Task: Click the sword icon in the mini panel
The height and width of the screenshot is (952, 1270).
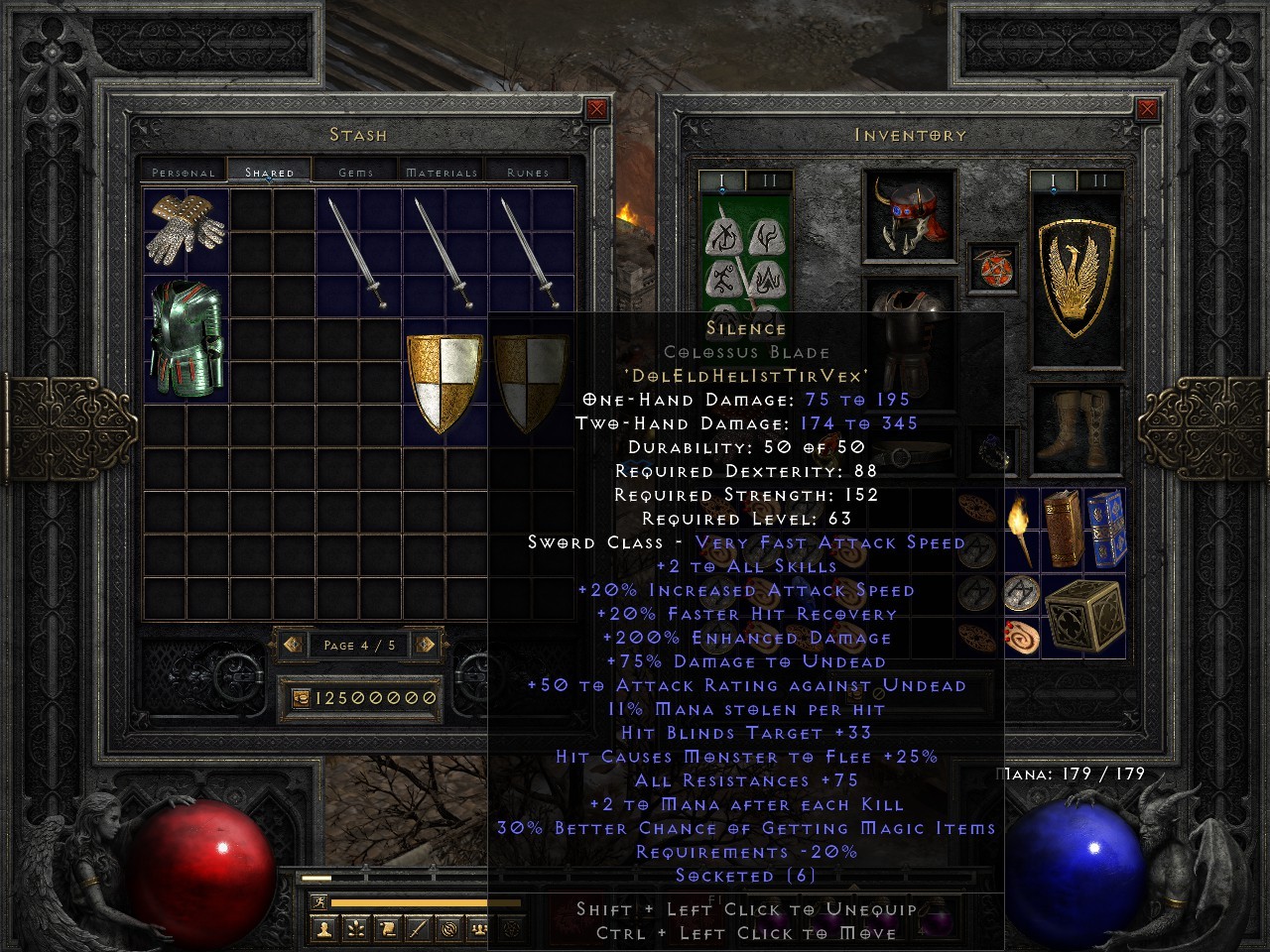Action: tap(417, 928)
